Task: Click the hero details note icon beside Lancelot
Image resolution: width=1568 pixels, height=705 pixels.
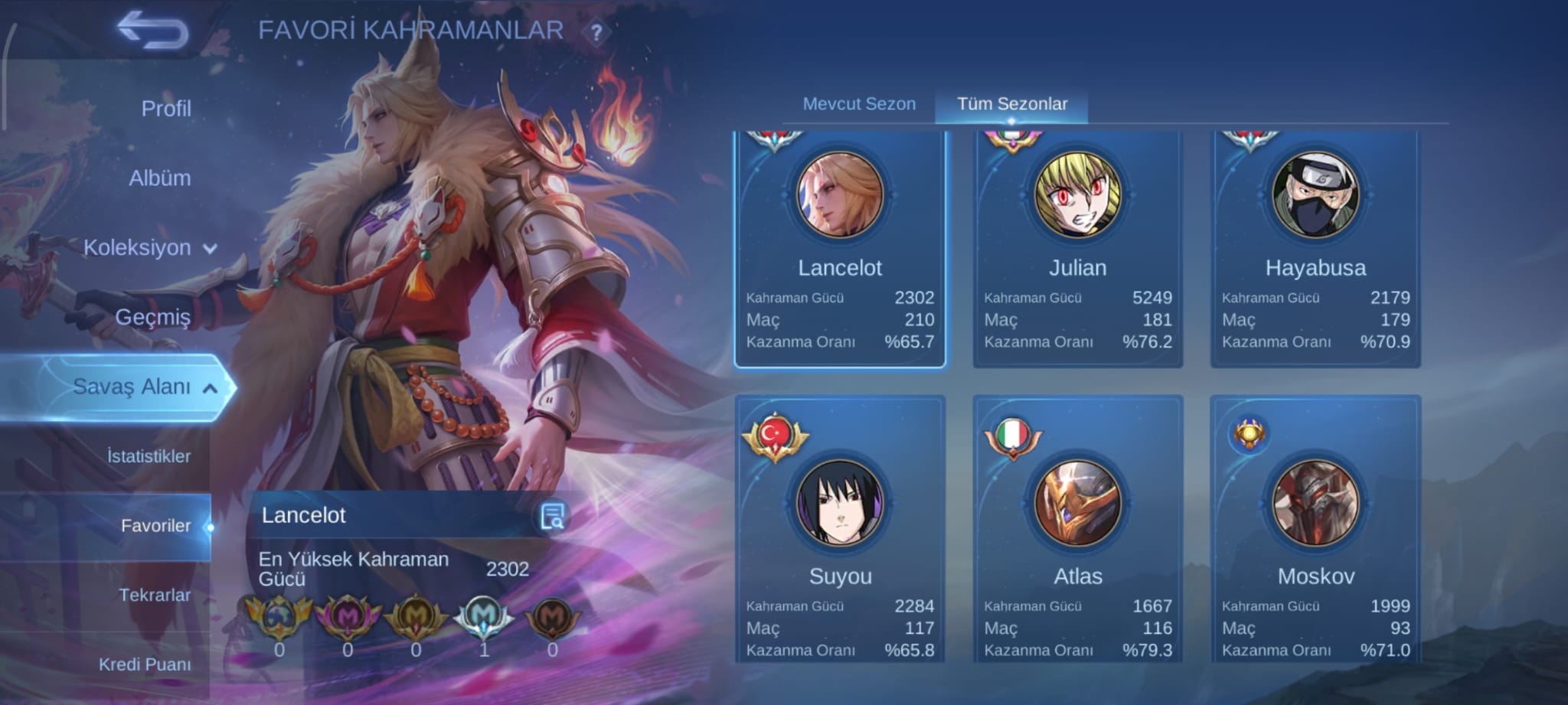Action: pos(553,517)
